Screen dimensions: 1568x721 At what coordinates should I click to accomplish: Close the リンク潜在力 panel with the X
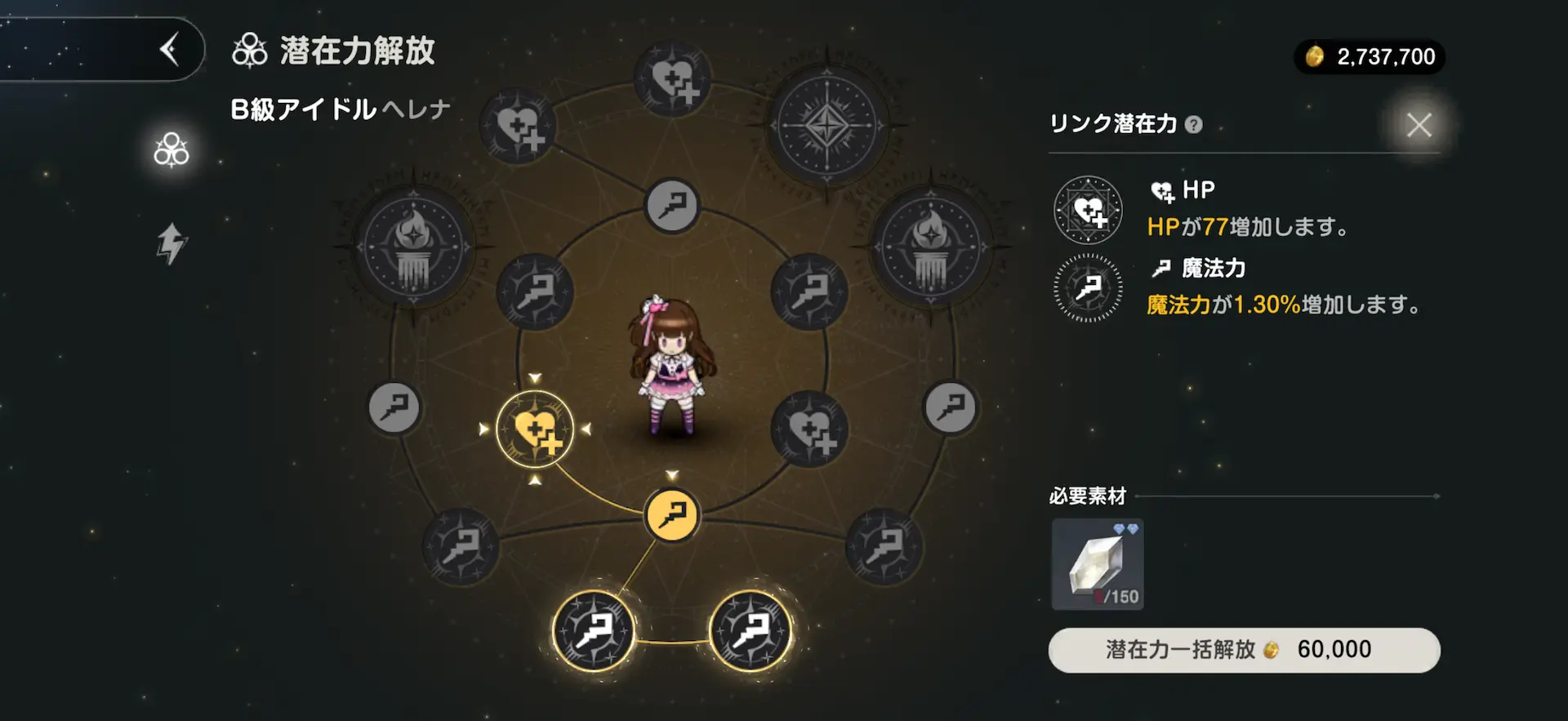pos(1419,125)
